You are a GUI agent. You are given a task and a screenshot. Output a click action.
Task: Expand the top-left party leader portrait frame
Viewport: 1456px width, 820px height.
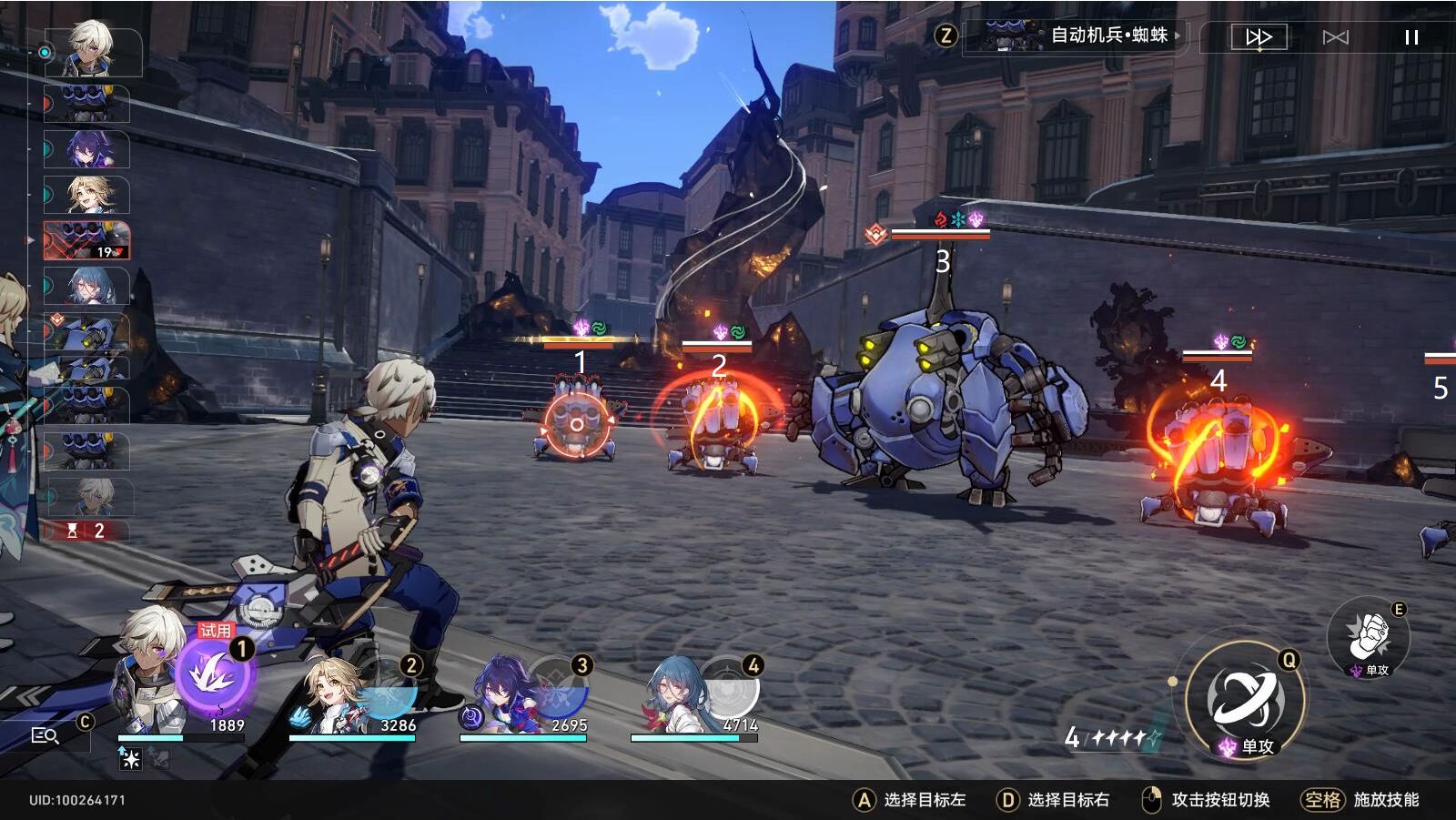[91, 50]
